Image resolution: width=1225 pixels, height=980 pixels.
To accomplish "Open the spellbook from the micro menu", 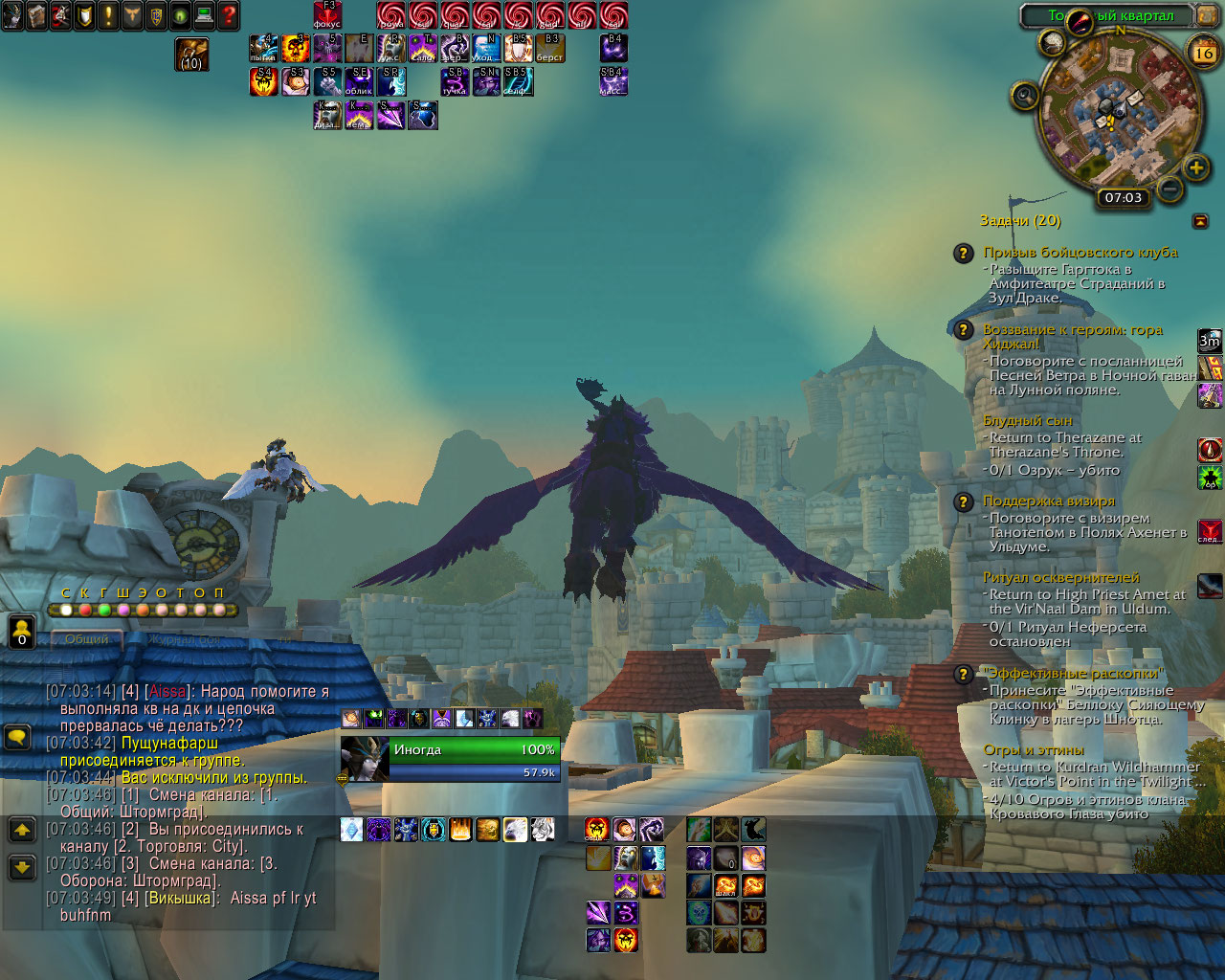I will pos(36,15).
